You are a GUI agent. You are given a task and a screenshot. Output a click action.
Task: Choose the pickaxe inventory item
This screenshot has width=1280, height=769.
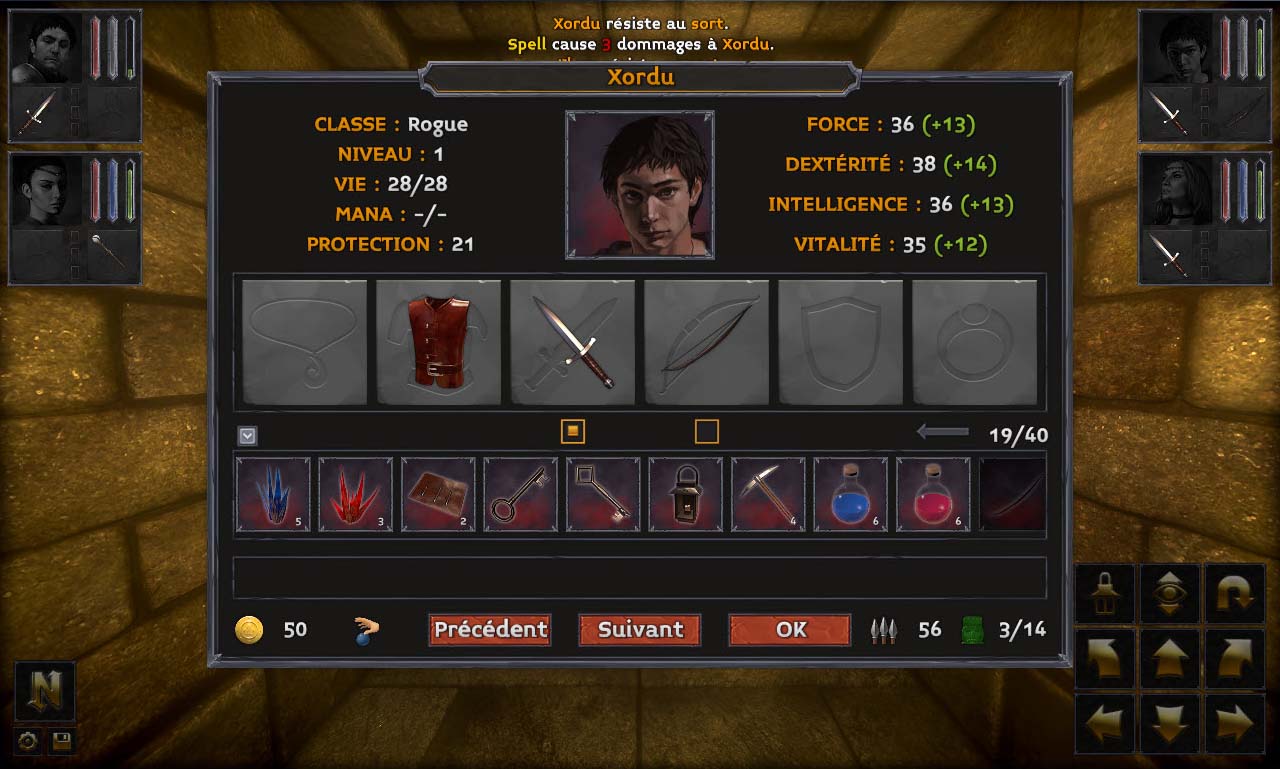(x=768, y=494)
